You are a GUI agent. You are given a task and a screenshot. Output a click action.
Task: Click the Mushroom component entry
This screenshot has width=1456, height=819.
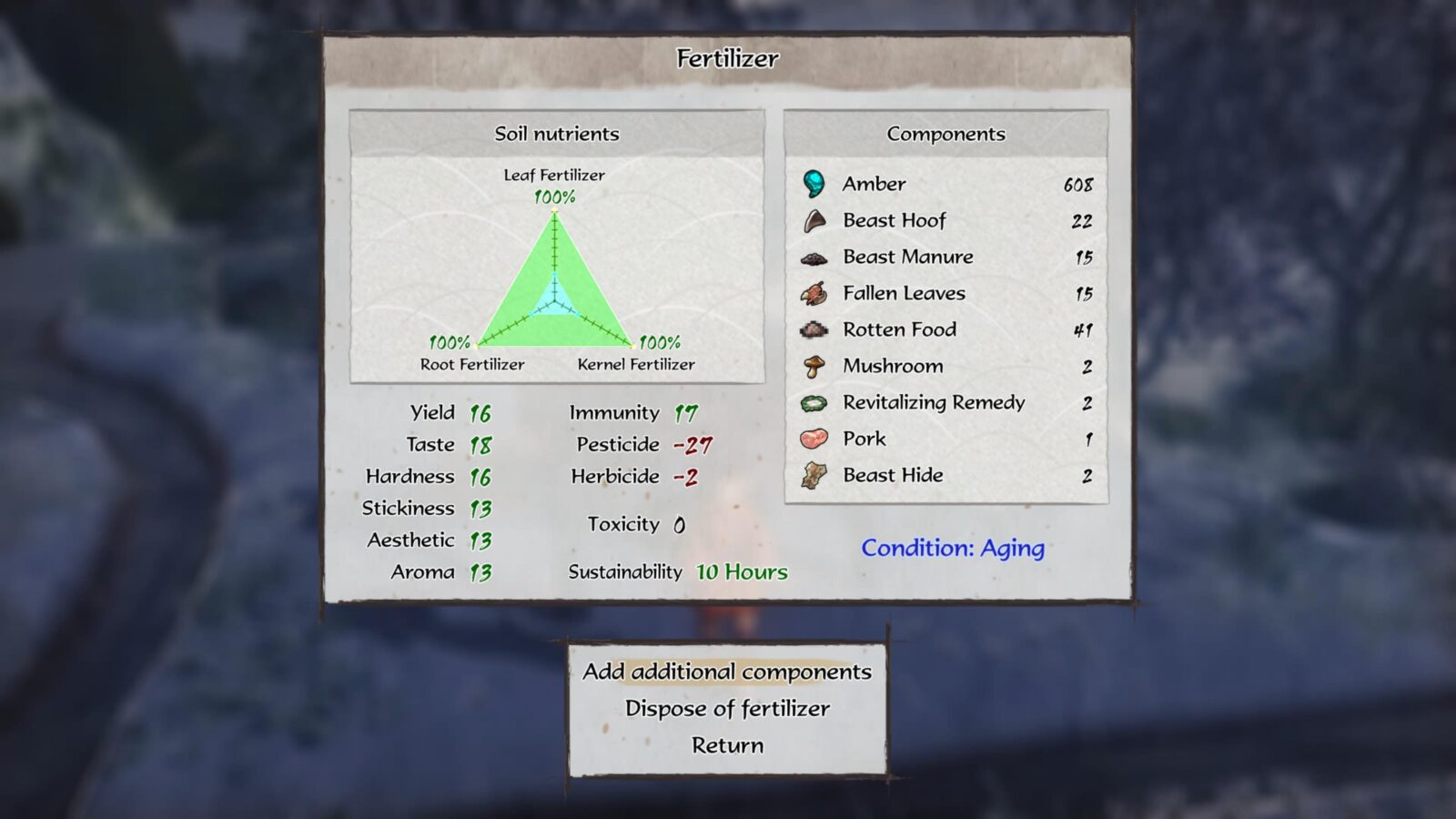click(945, 366)
